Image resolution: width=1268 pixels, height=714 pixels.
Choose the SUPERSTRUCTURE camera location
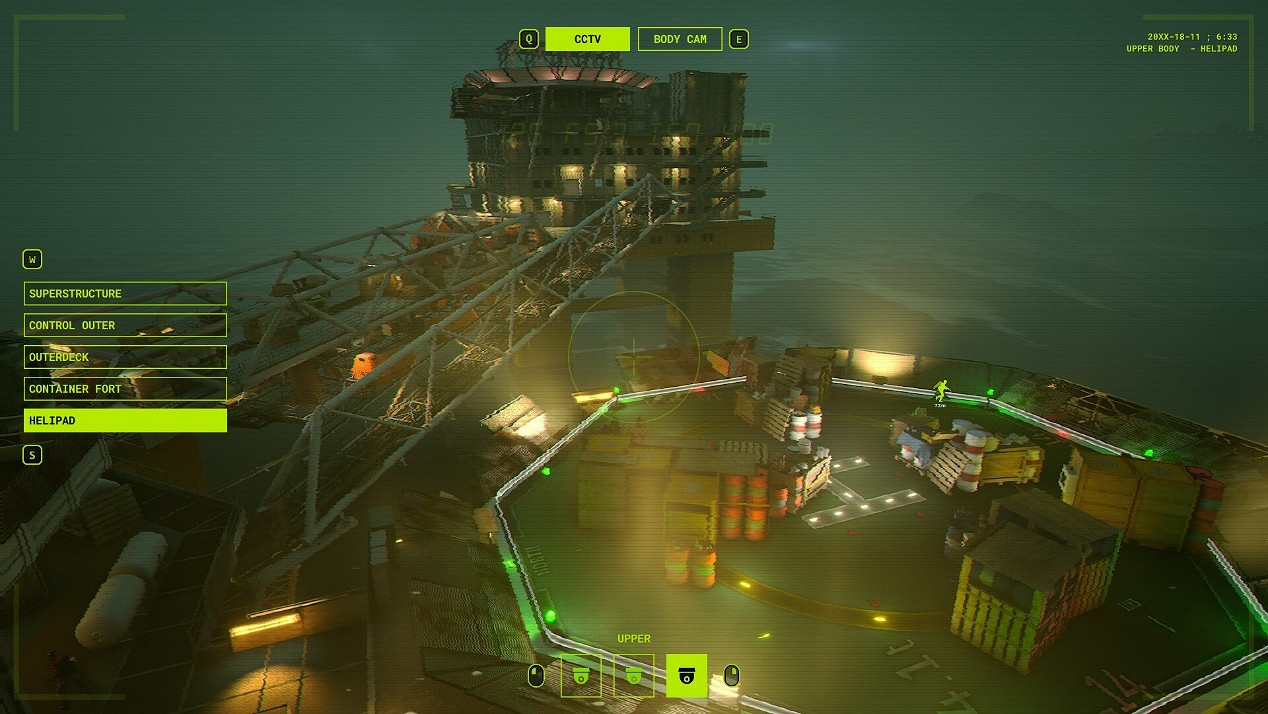pos(125,293)
